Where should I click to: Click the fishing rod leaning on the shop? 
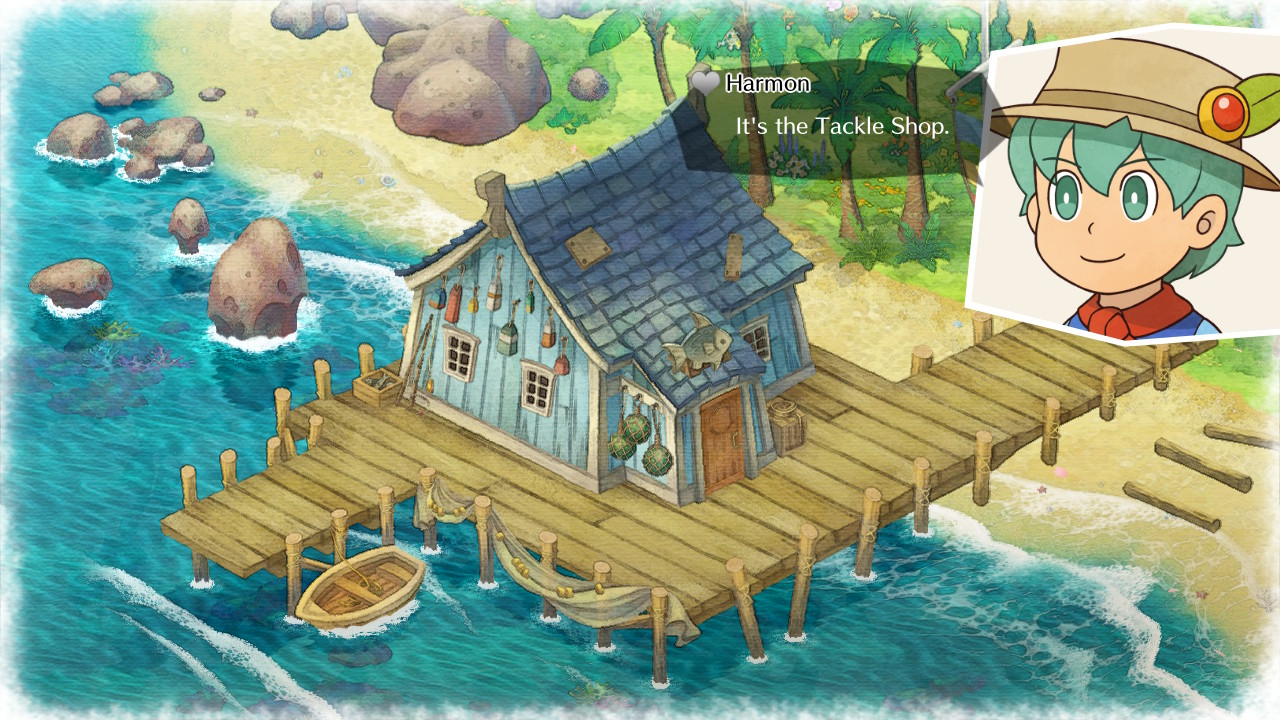[414, 375]
